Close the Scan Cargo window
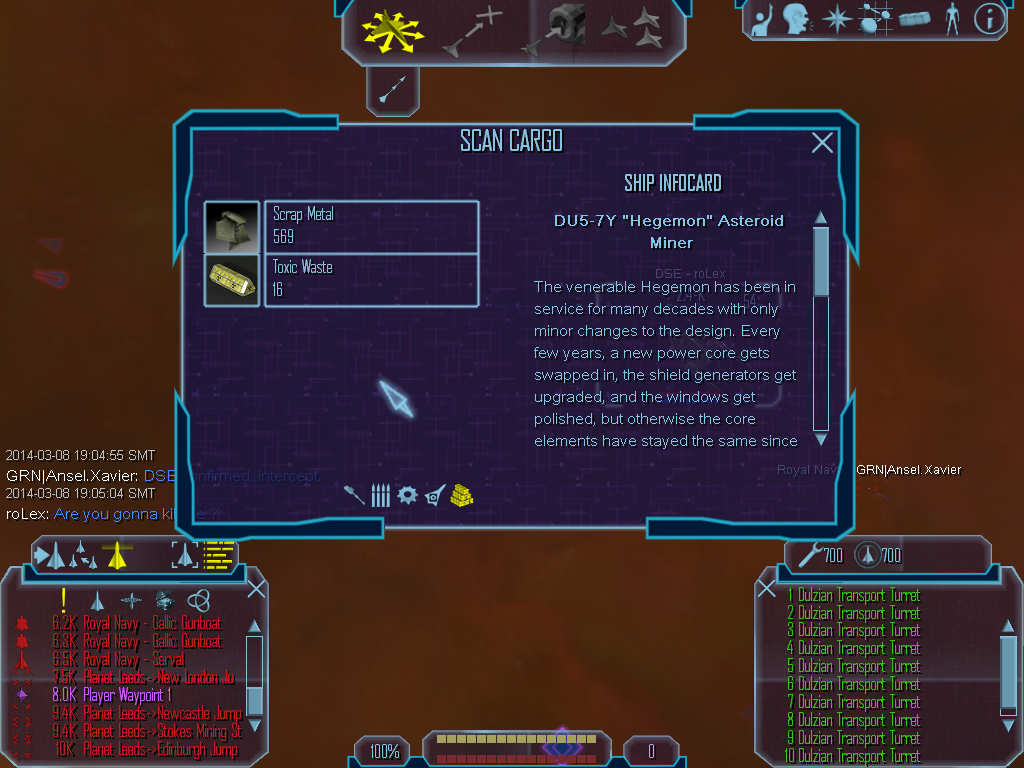The image size is (1024, 768). (x=822, y=143)
